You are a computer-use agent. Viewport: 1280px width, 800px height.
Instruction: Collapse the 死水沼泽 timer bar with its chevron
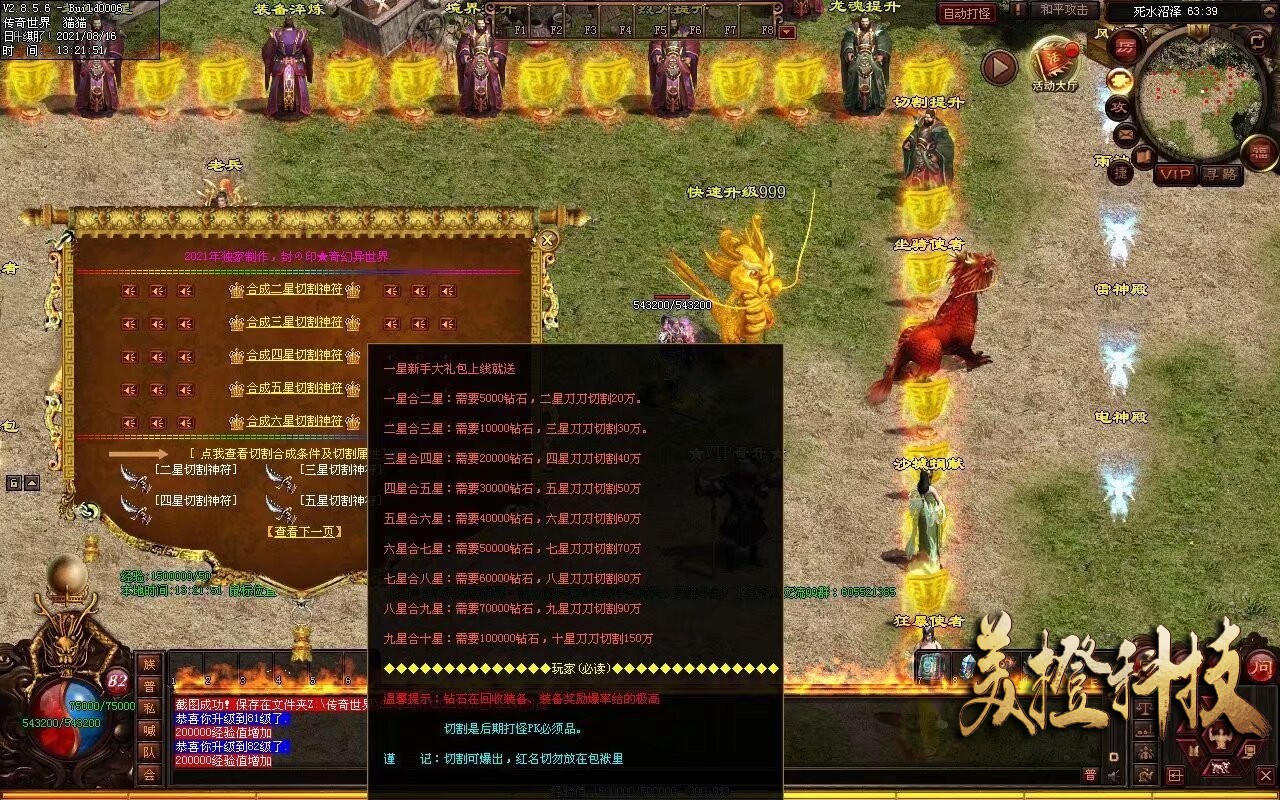coord(1267,10)
